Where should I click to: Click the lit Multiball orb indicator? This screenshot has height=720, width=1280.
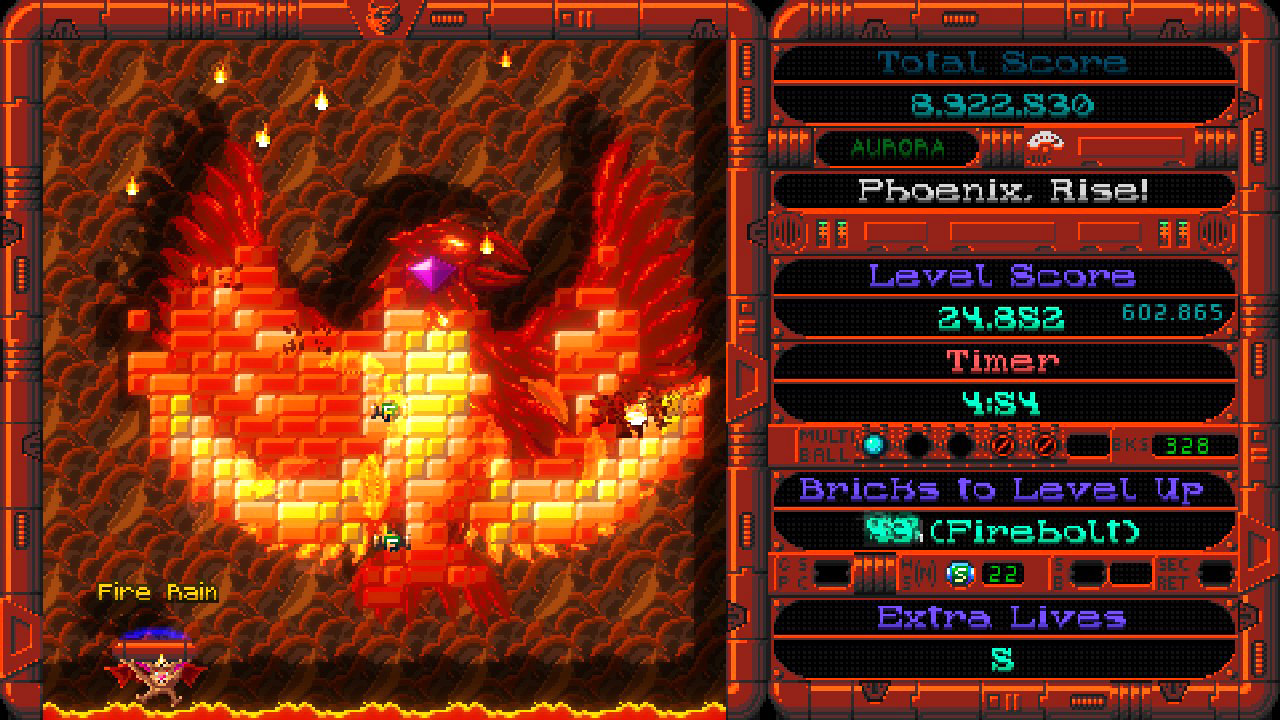pos(872,445)
